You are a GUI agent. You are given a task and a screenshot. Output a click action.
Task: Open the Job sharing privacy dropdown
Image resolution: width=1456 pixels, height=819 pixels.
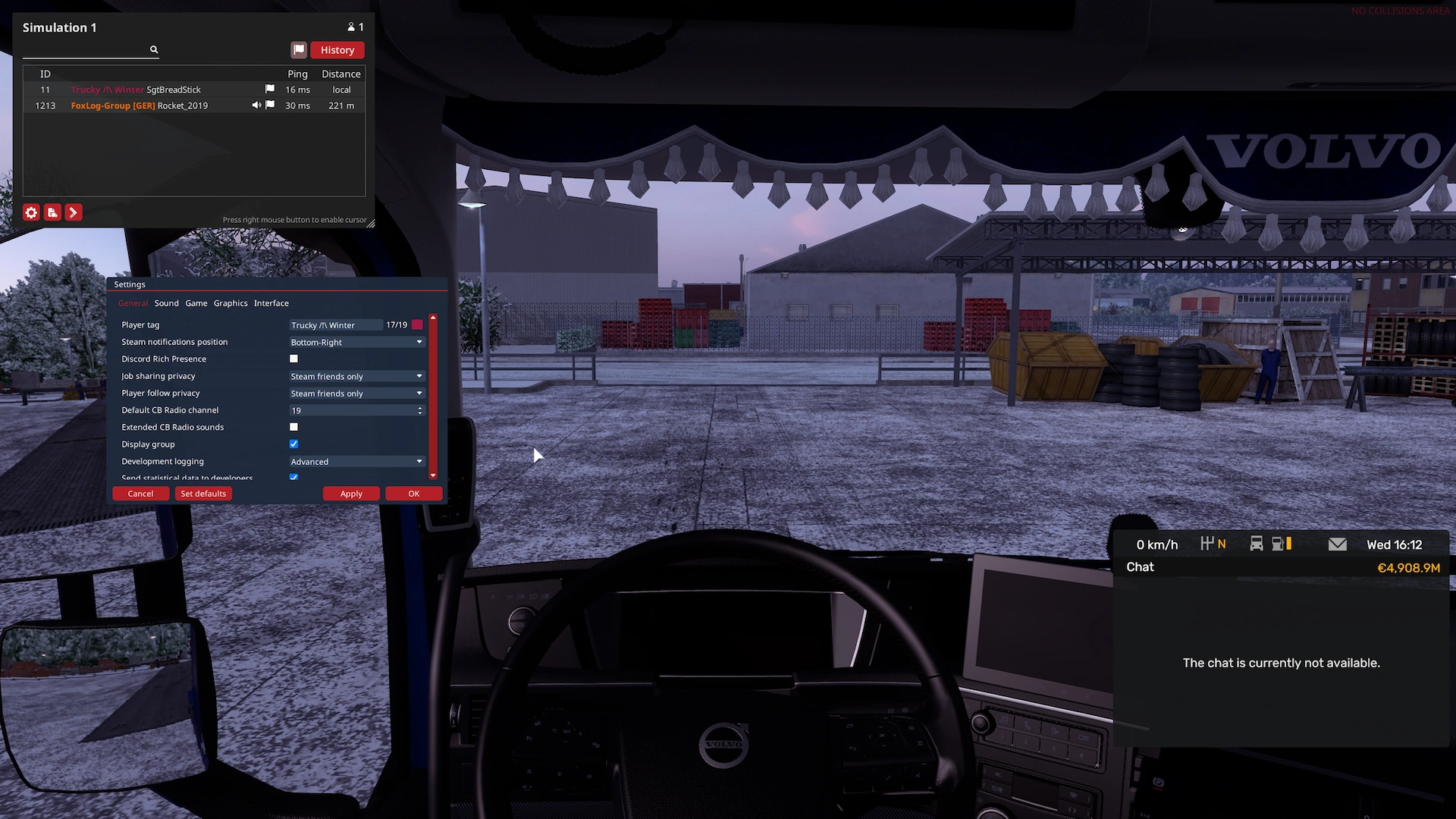[x=356, y=377]
